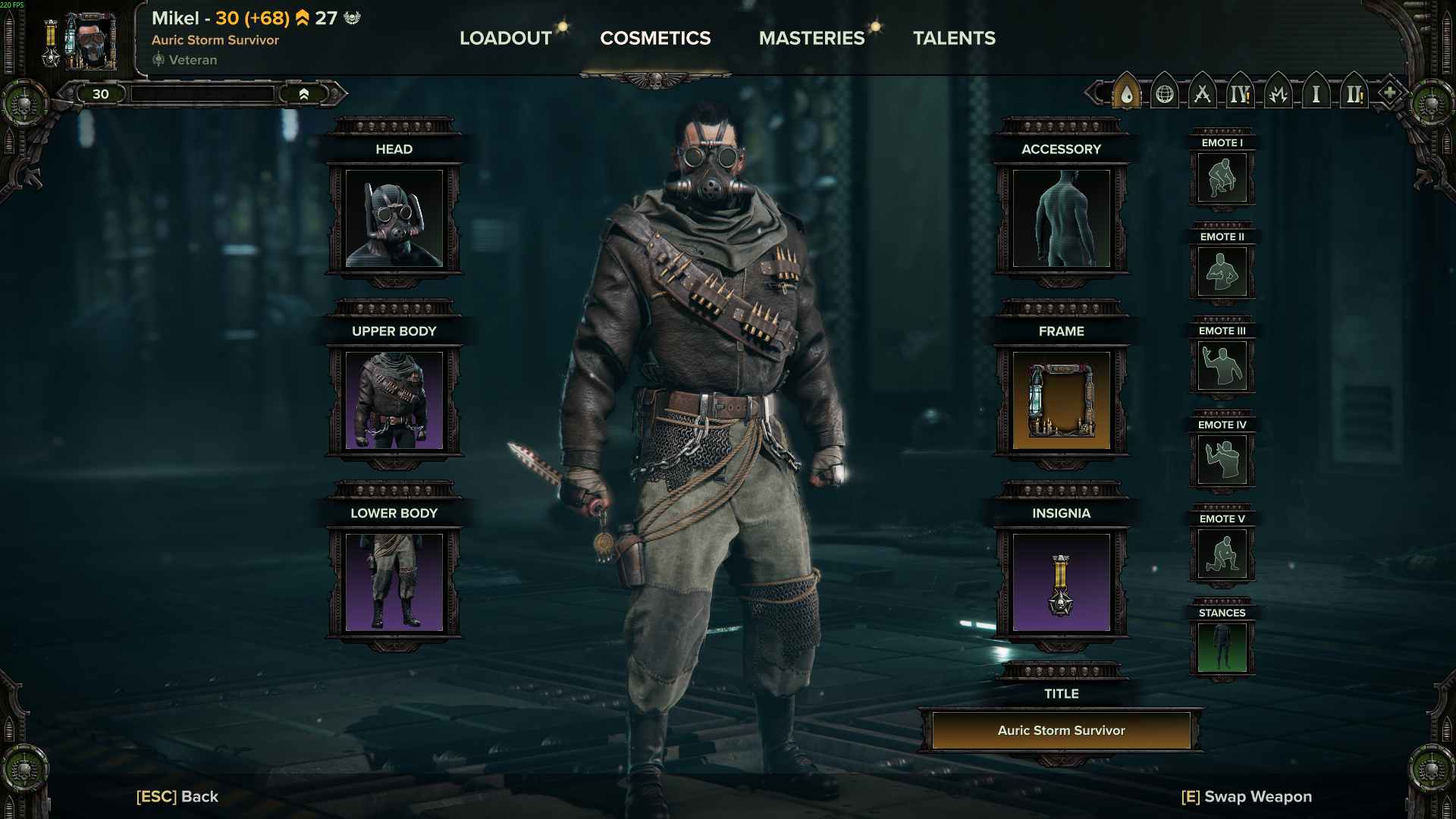The height and width of the screenshot is (819, 1456).
Task: Select the Lower Body cosmetic slot
Action: coord(394,582)
